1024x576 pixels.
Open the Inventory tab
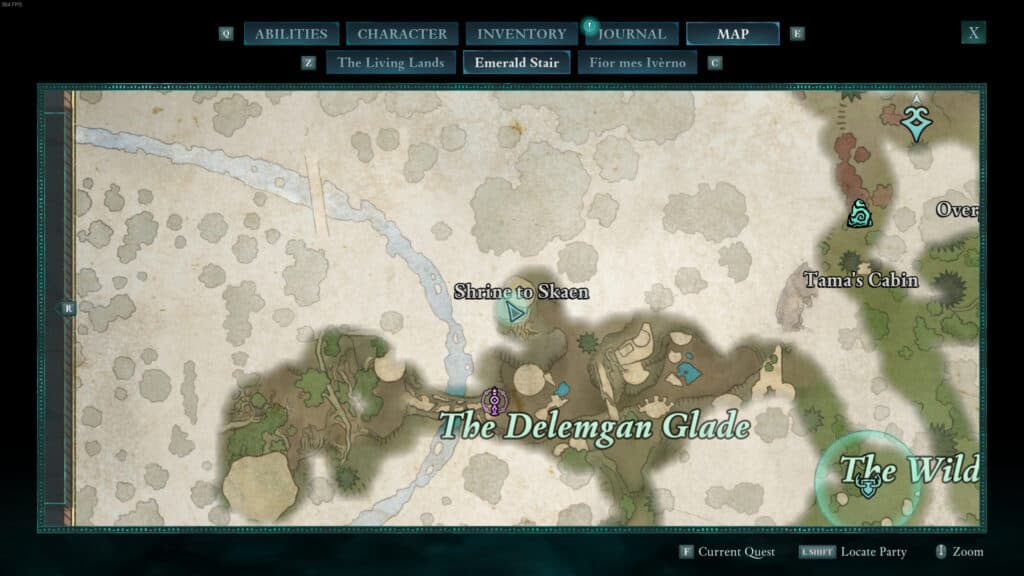point(521,34)
